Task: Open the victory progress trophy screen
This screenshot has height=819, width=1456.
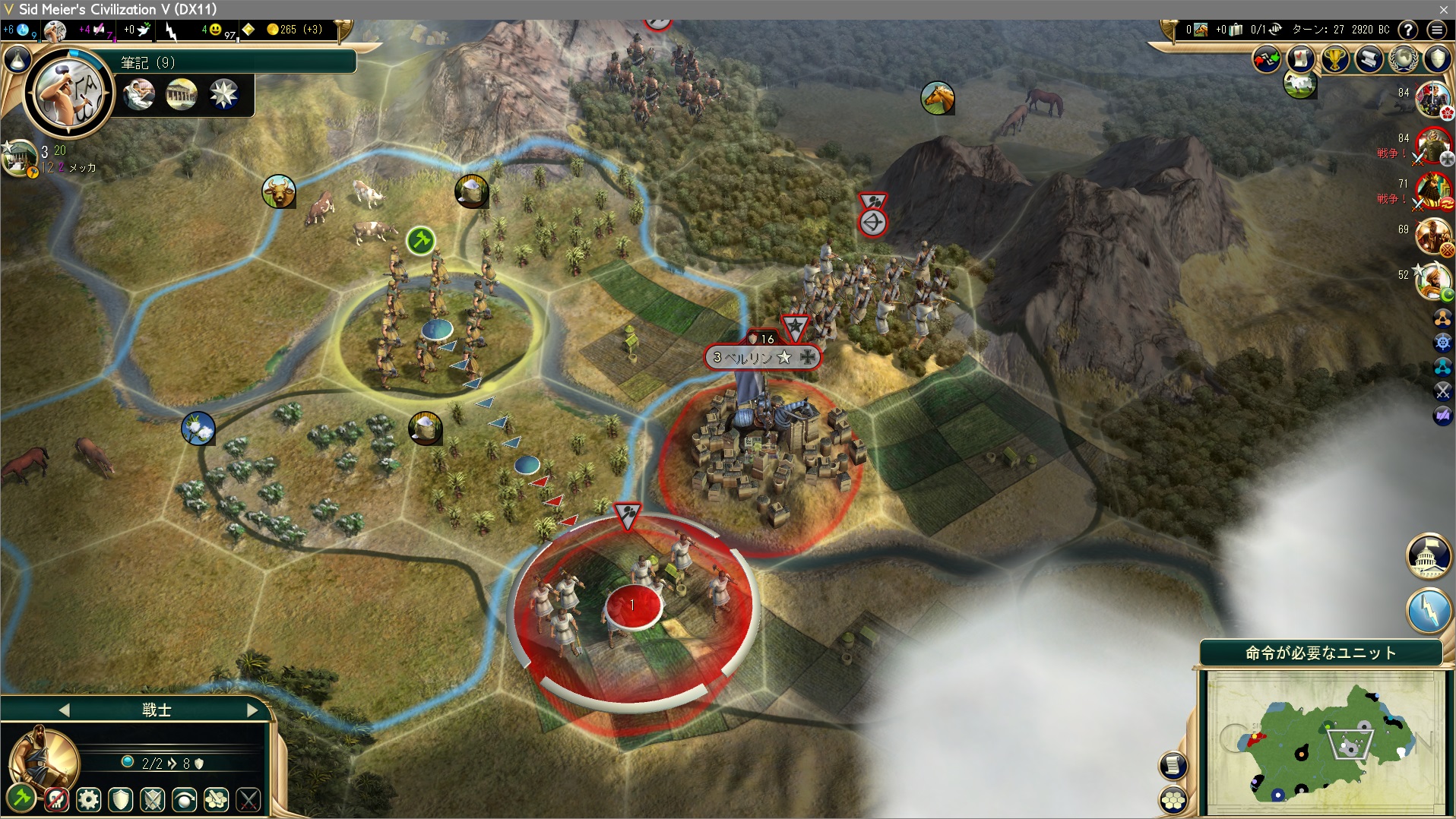Action: [1334, 59]
